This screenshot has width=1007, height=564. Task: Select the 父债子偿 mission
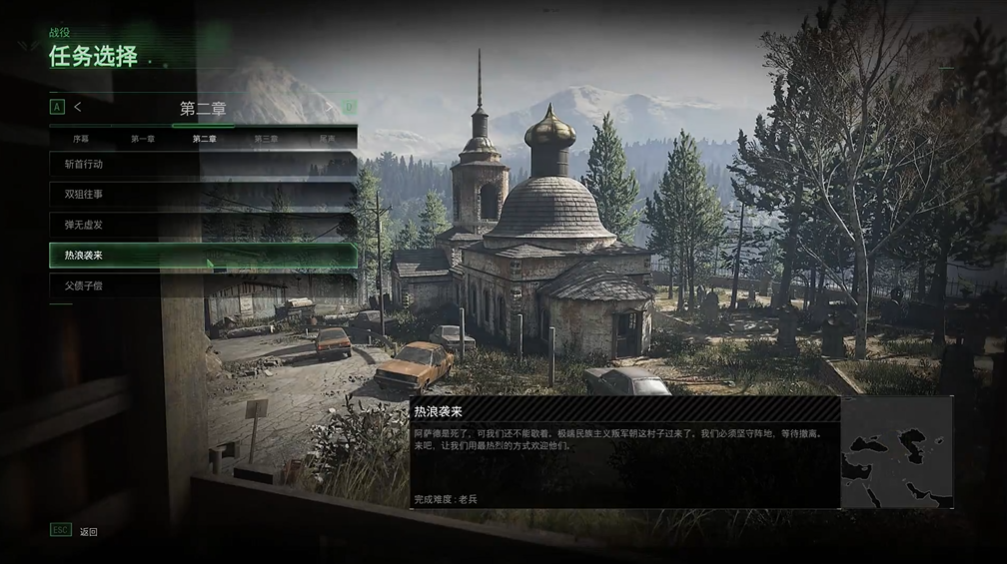coord(203,287)
